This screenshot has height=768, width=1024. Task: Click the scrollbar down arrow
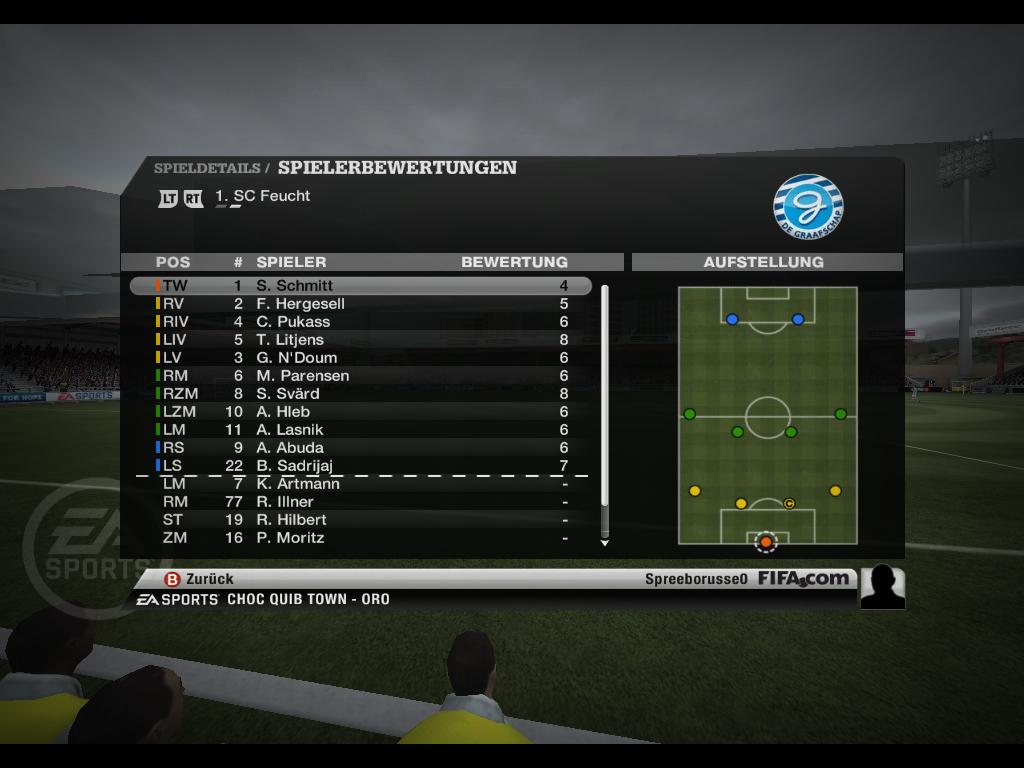[604, 543]
